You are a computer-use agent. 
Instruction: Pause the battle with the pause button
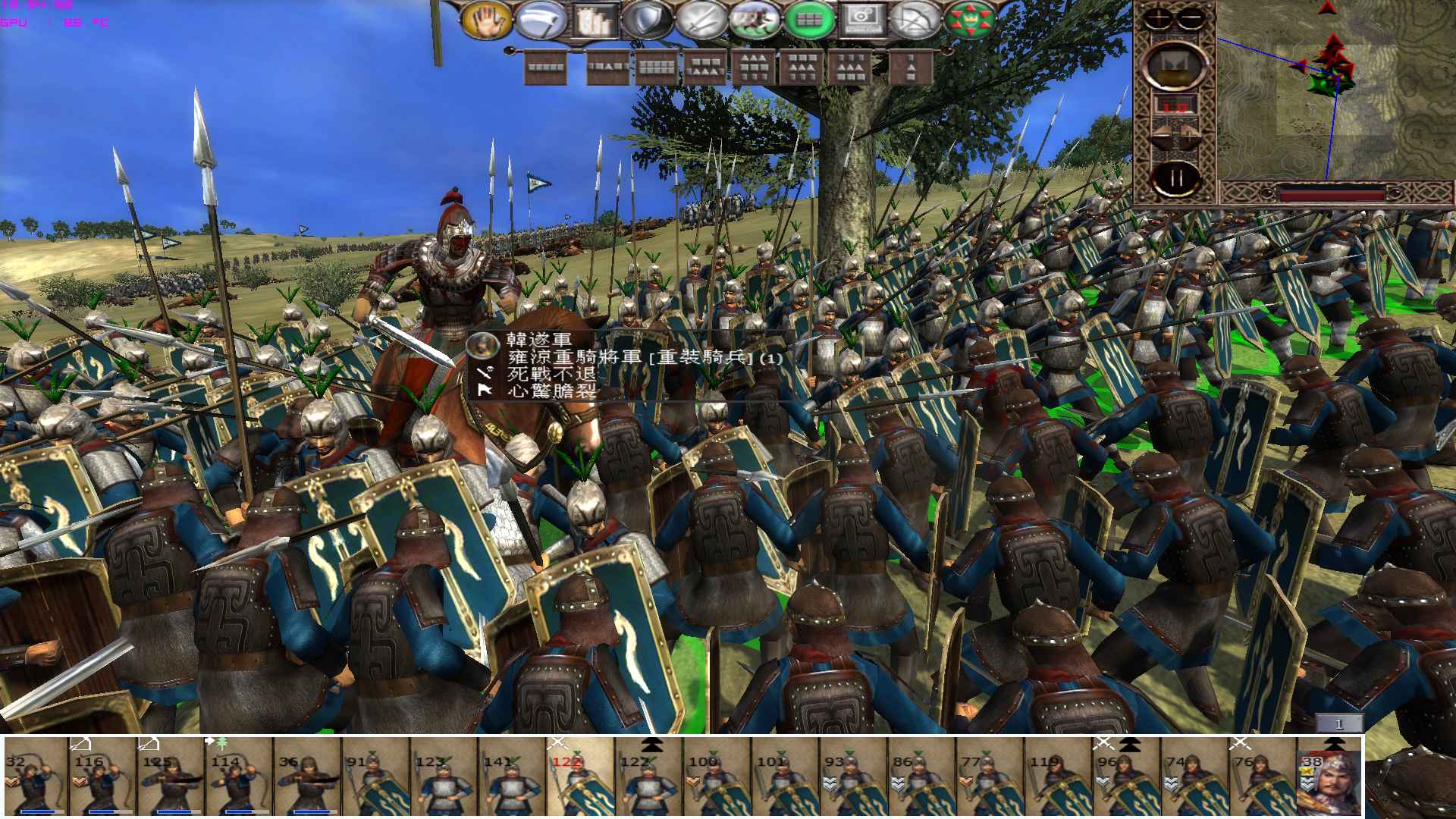pos(1177,177)
